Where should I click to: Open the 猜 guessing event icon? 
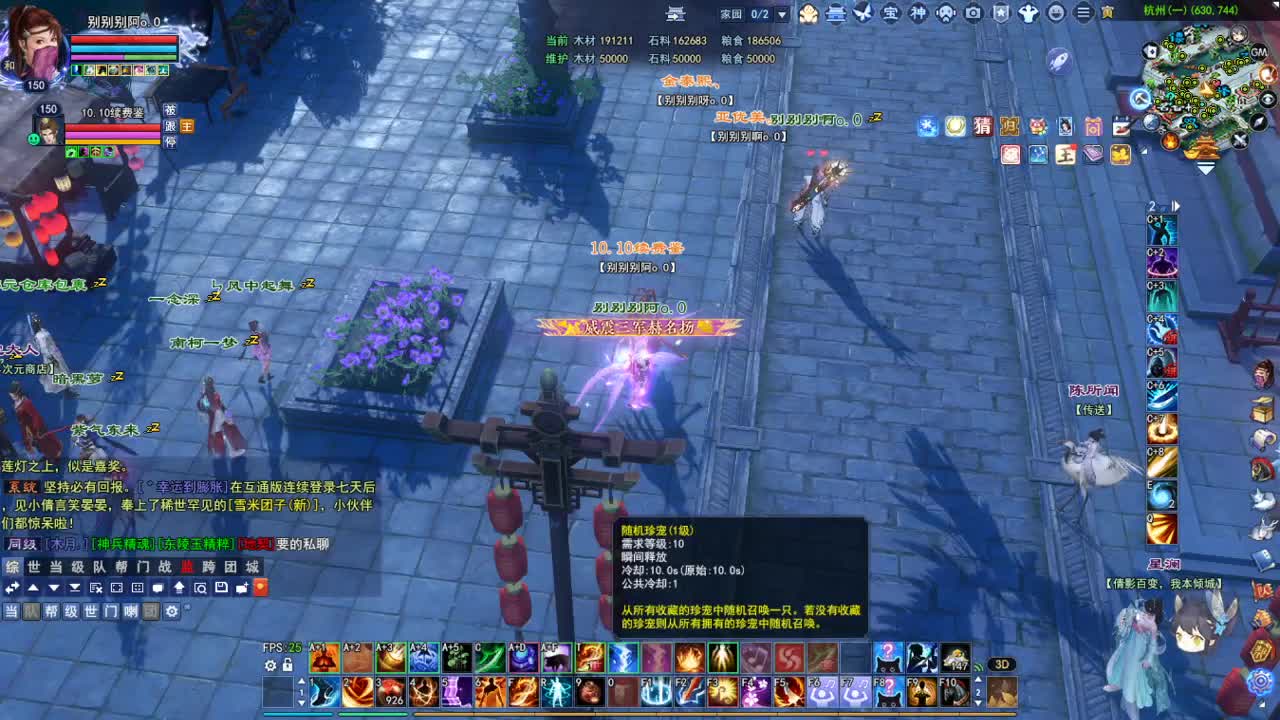click(982, 127)
